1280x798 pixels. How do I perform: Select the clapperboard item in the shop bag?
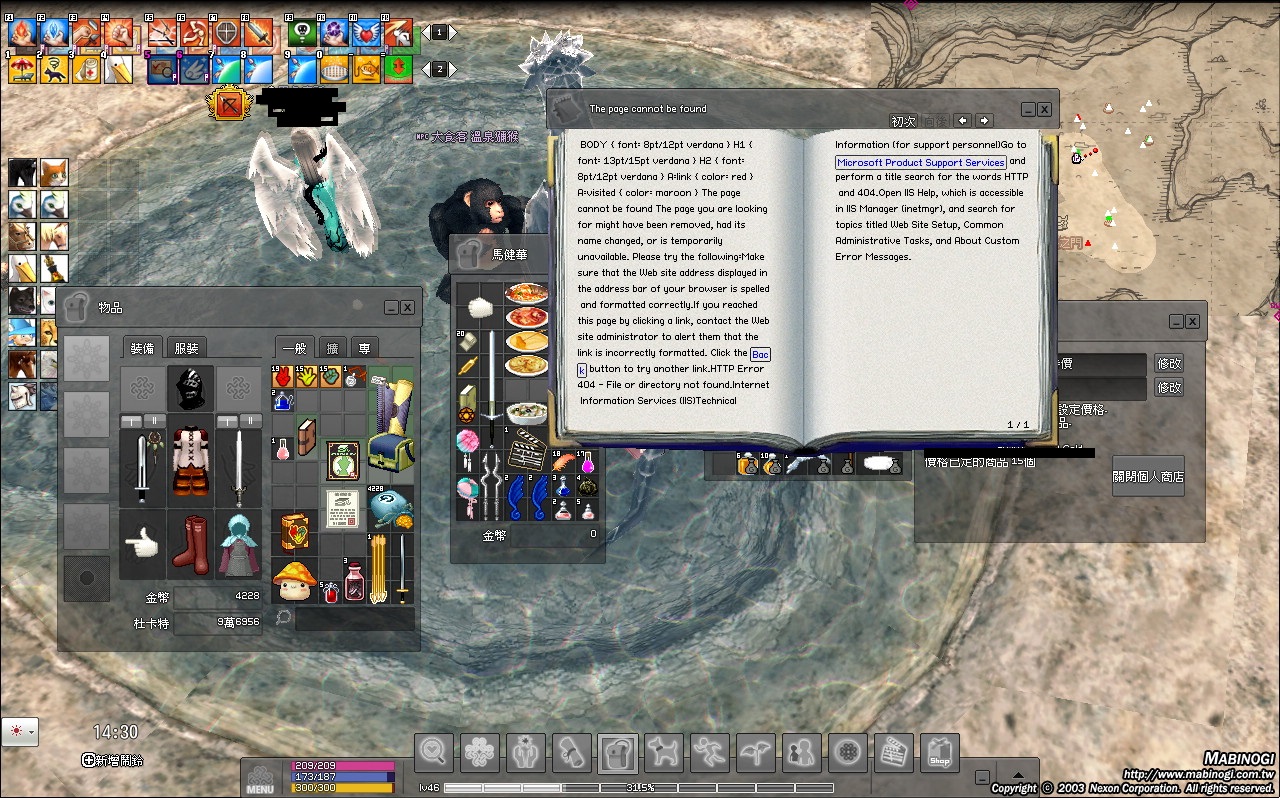coord(525,450)
